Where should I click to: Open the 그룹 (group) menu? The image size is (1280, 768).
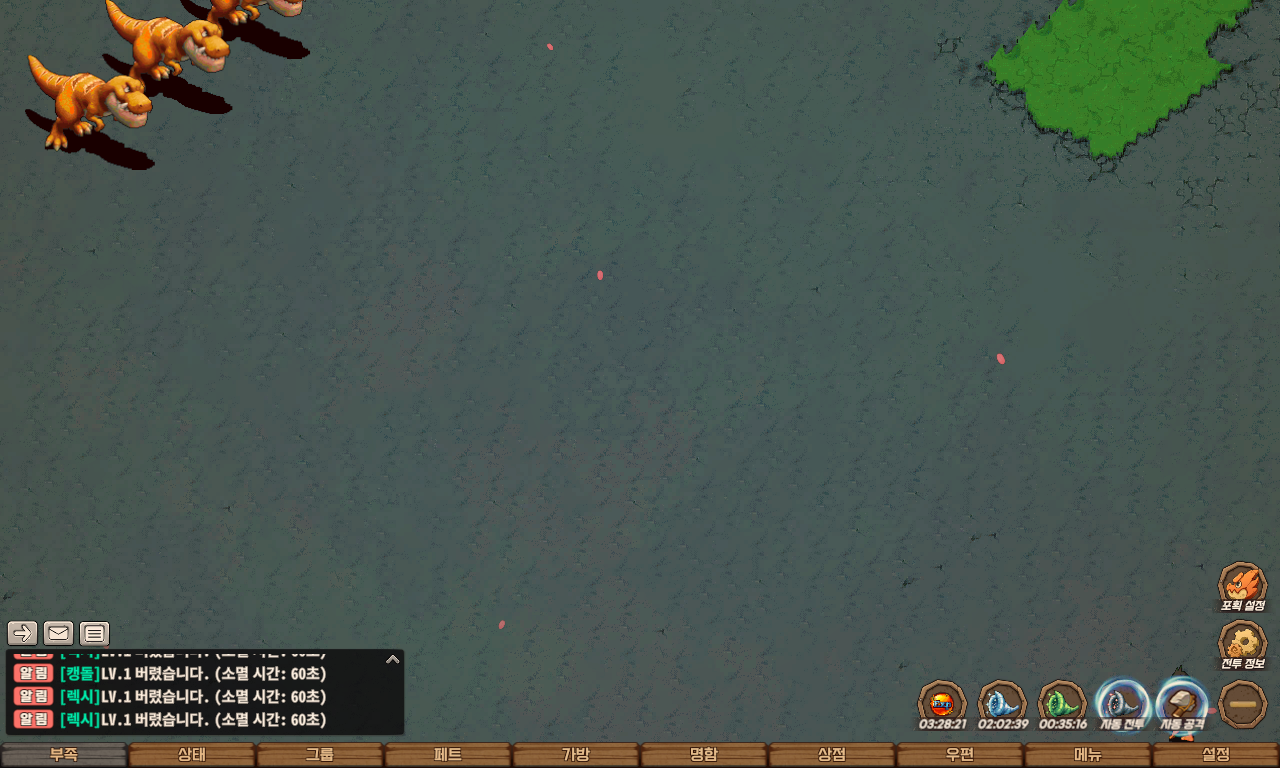(320, 755)
